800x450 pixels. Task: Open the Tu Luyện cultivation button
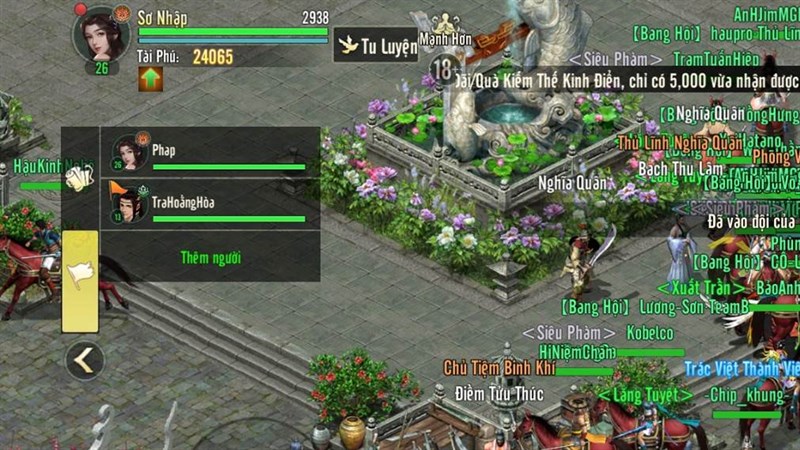pos(375,45)
